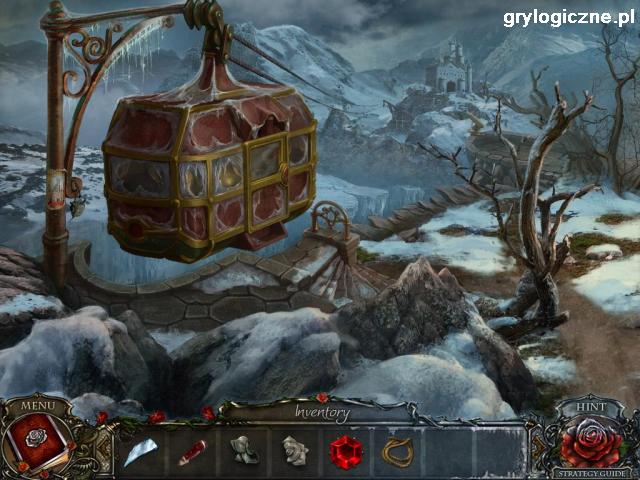Open the Menu button
Screen dimensions: 640x480
[x=37, y=405]
